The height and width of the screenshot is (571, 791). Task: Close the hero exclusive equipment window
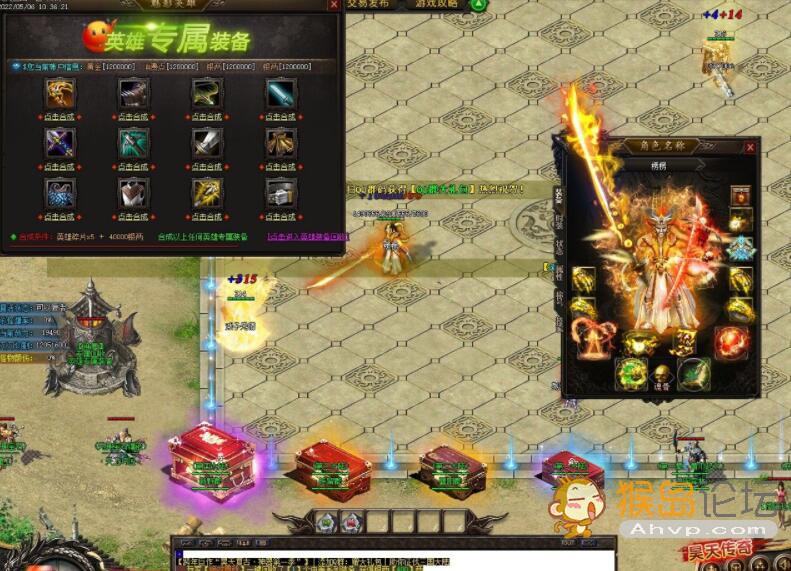point(333,5)
